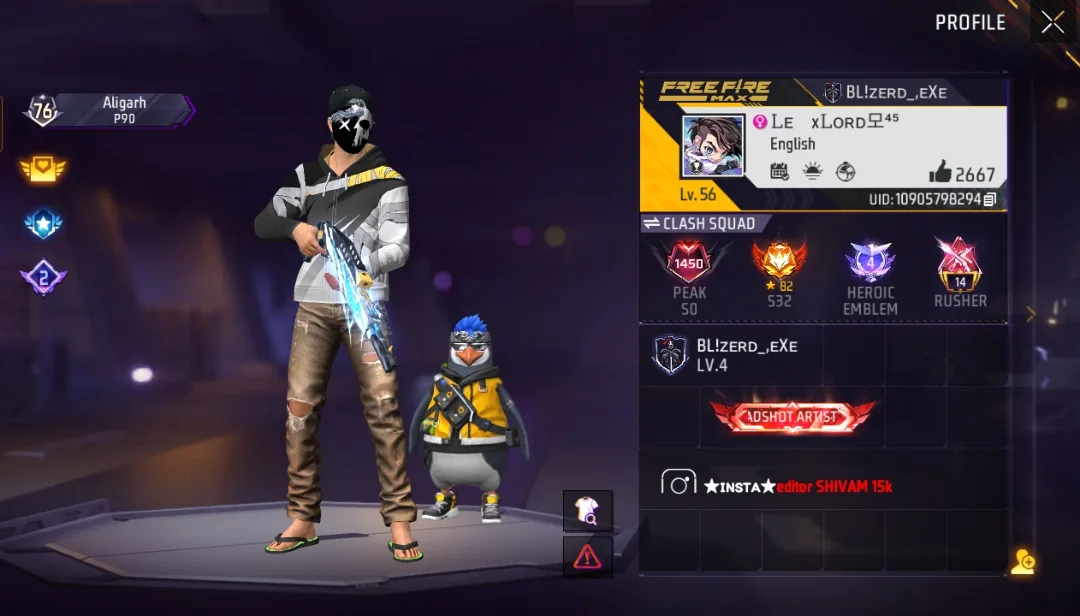Click the purple number 2 badge
Image resolution: width=1080 pixels, height=616 pixels.
[42, 278]
